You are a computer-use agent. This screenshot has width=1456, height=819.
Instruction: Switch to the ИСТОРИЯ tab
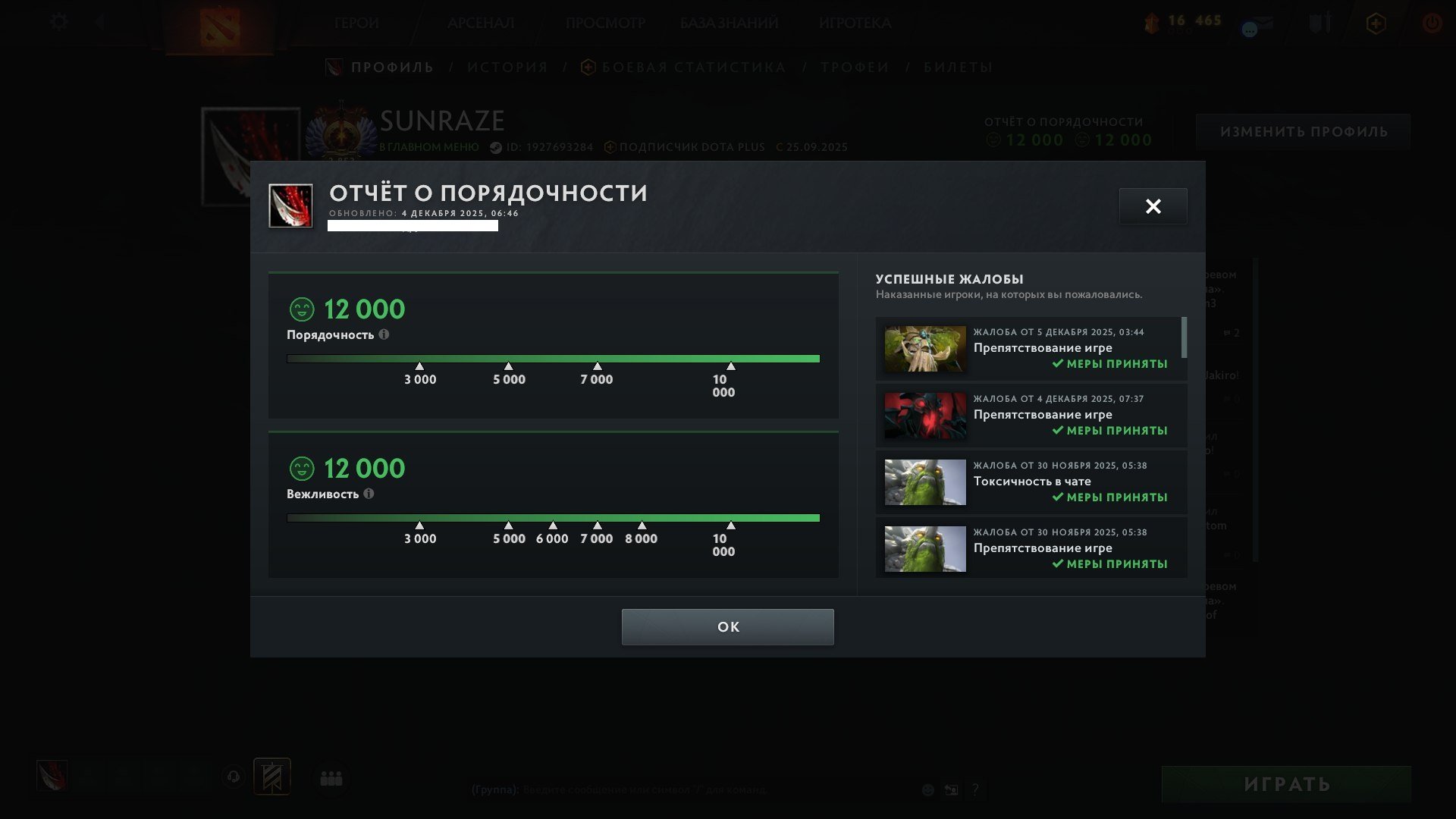pyautogui.click(x=507, y=67)
